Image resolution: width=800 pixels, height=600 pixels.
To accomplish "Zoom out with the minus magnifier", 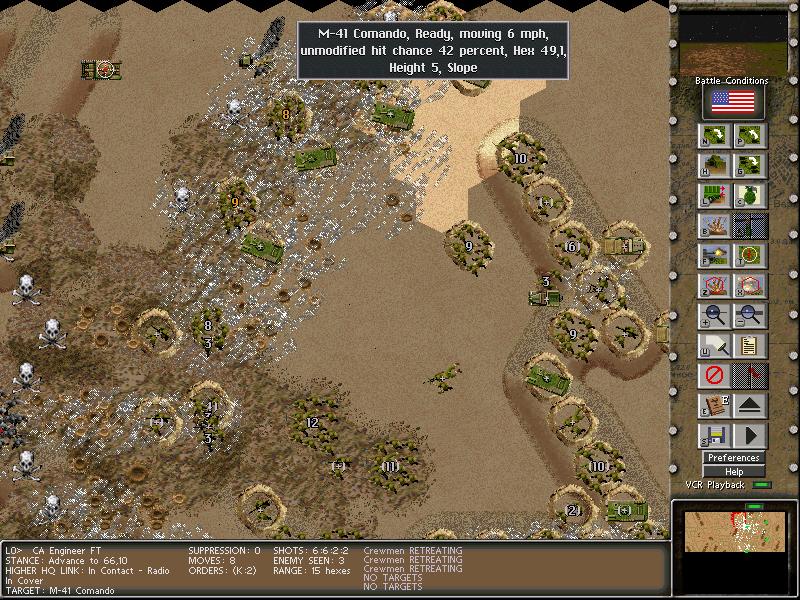I will pyautogui.click(x=749, y=317).
